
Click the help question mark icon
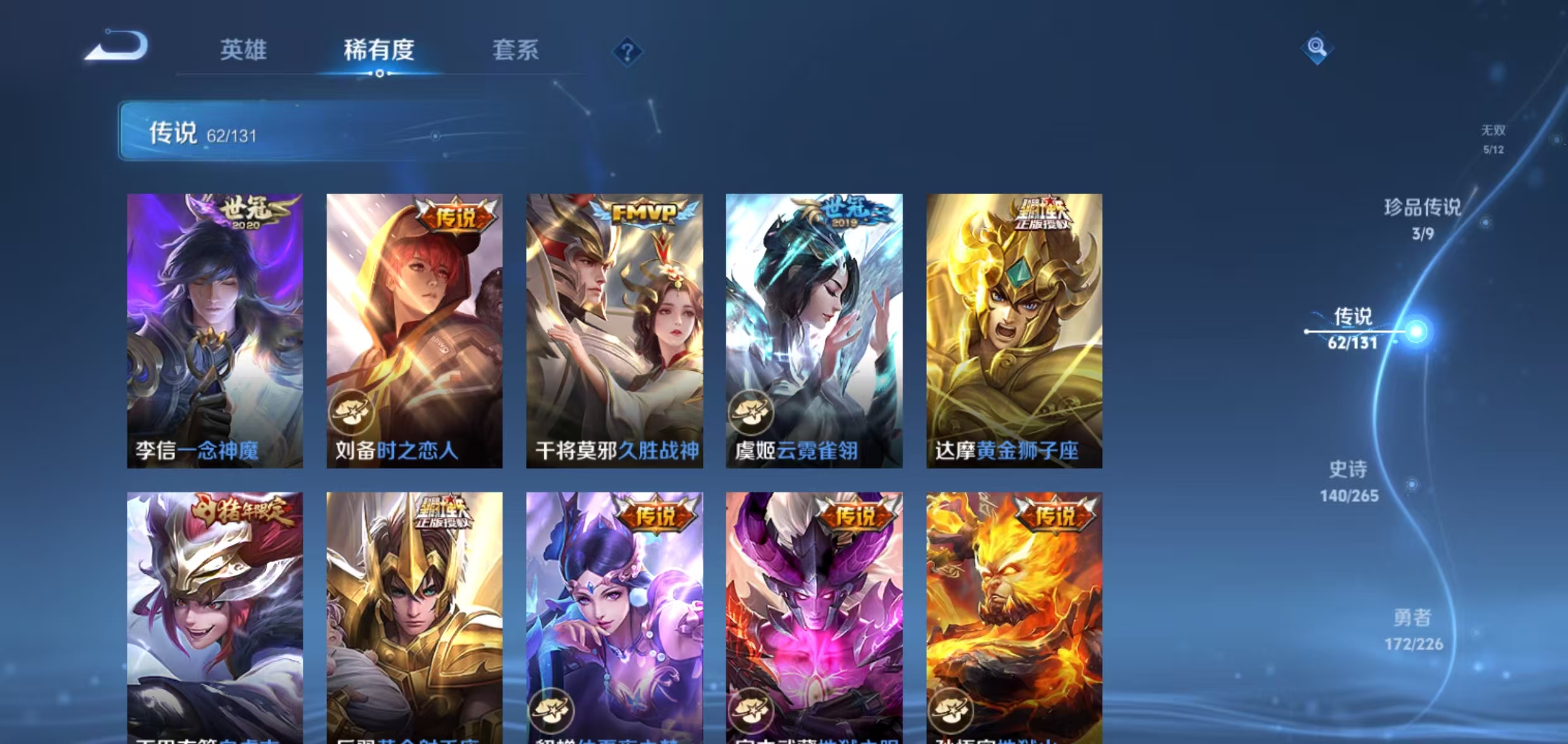pos(628,53)
